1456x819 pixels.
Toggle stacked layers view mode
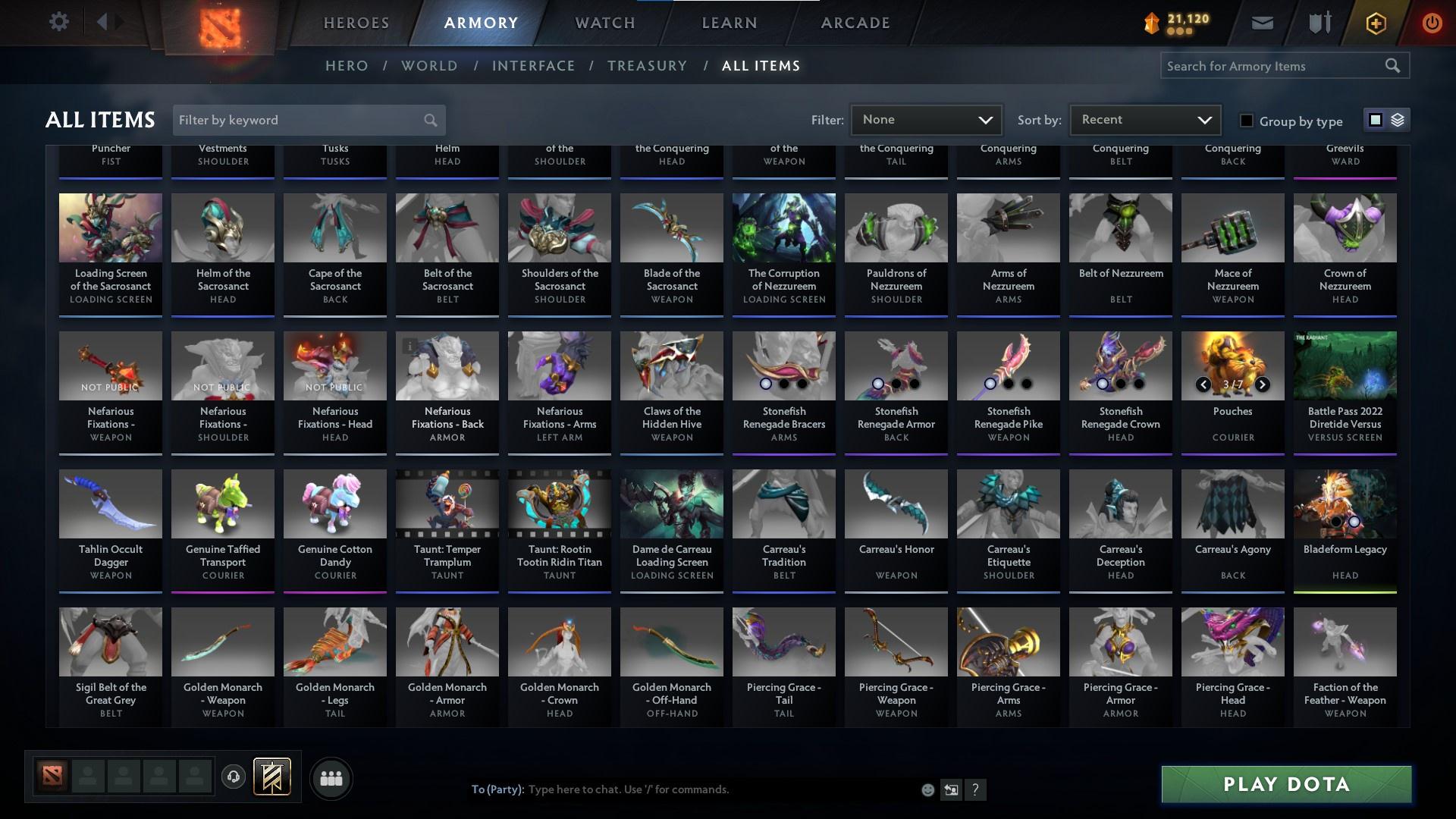1397,120
